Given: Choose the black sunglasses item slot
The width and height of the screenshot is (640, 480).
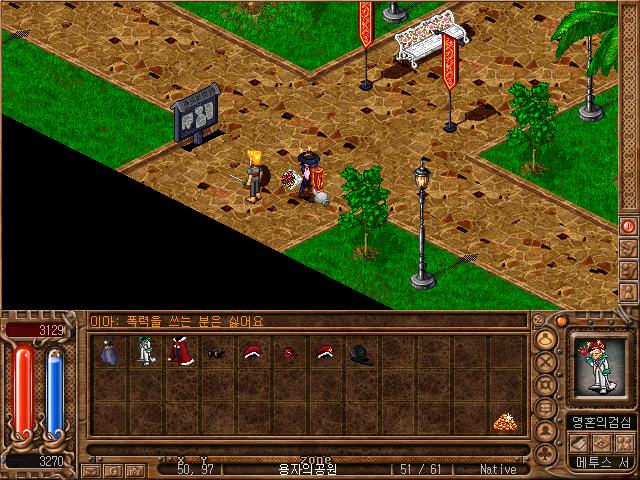Looking at the screenshot, I should (x=216, y=352).
